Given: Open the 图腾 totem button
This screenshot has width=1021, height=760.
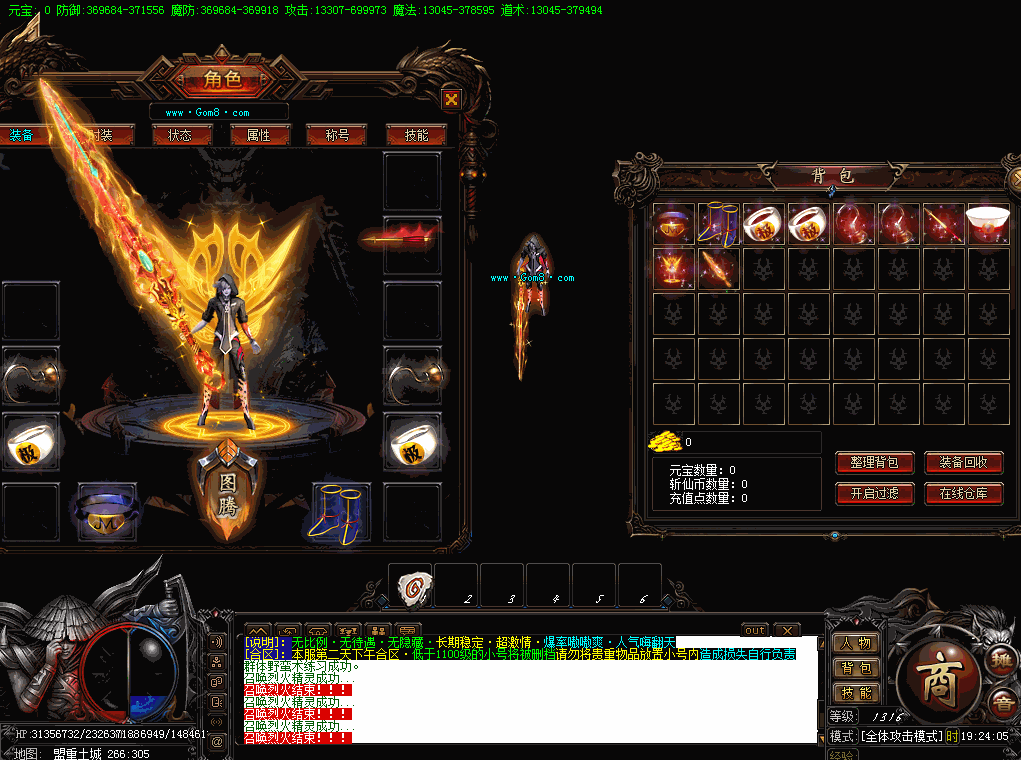Looking at the screenshot, I should click(228, 495).
